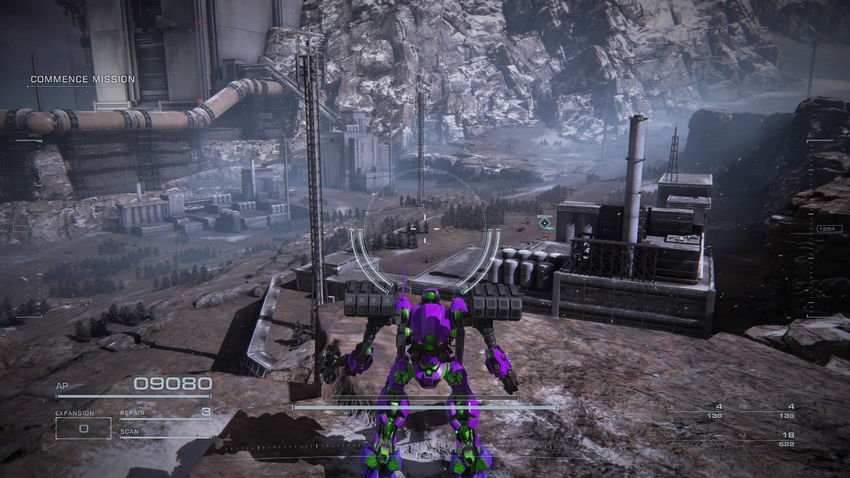Viewport: 850px width, 478px height.
Task: Activate the Scan gauge
Action: tap(165, 434)
